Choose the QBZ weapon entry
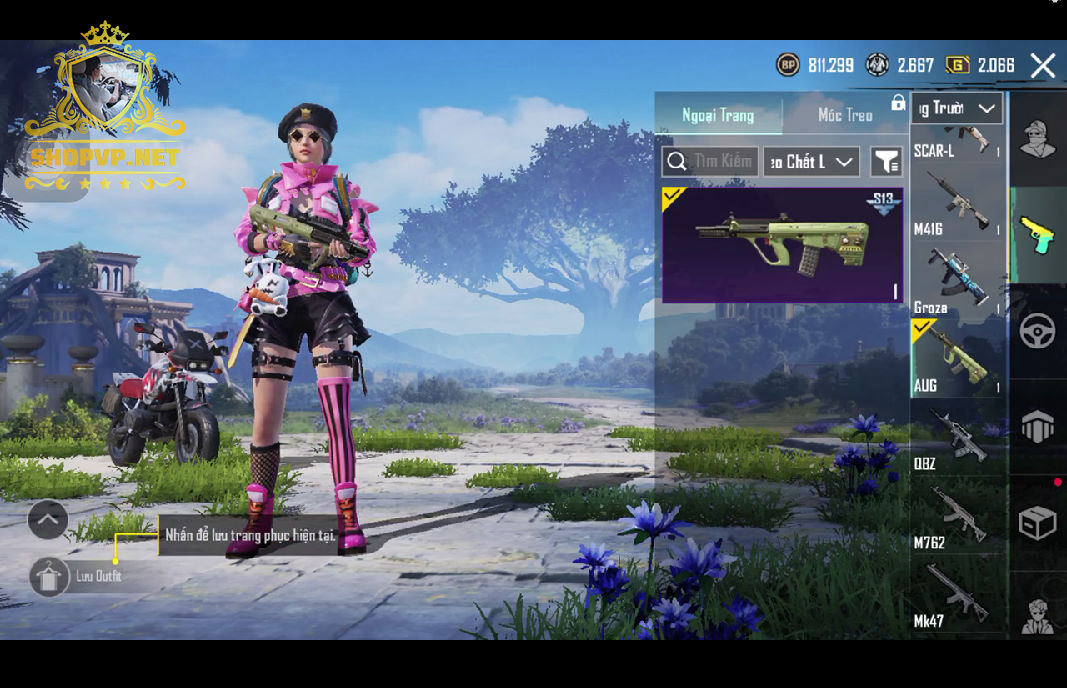The image size is (1067, 688). pyautogui.click(x=957, y=437)
